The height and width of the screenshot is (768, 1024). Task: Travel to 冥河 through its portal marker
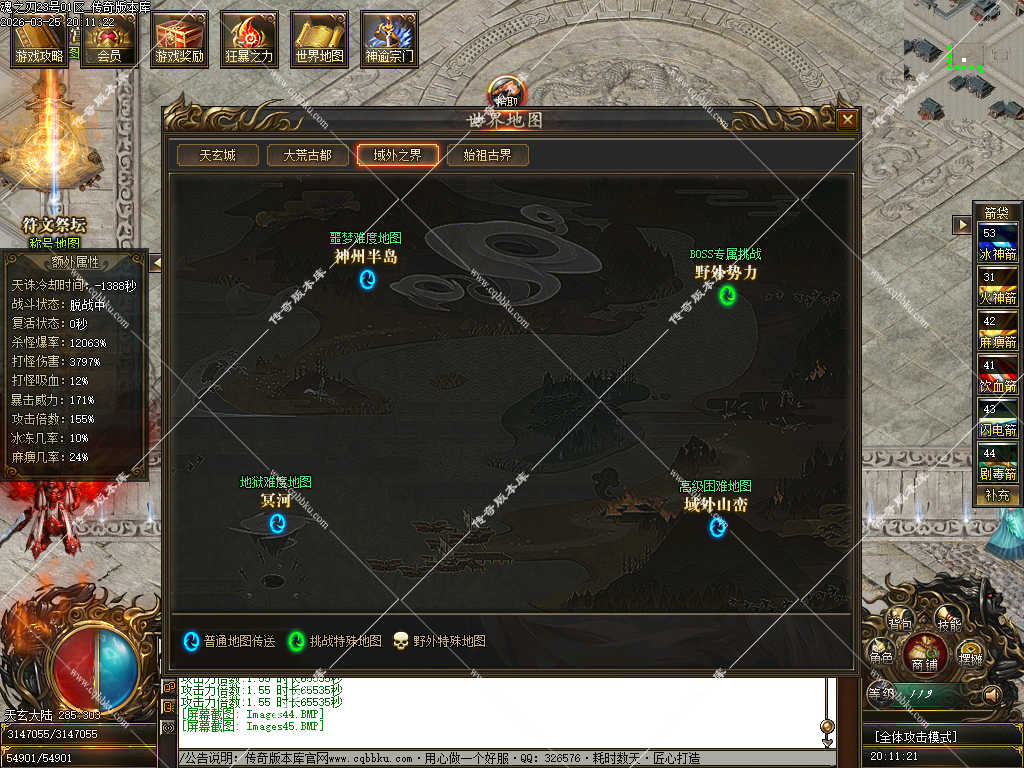coord(277,523)
